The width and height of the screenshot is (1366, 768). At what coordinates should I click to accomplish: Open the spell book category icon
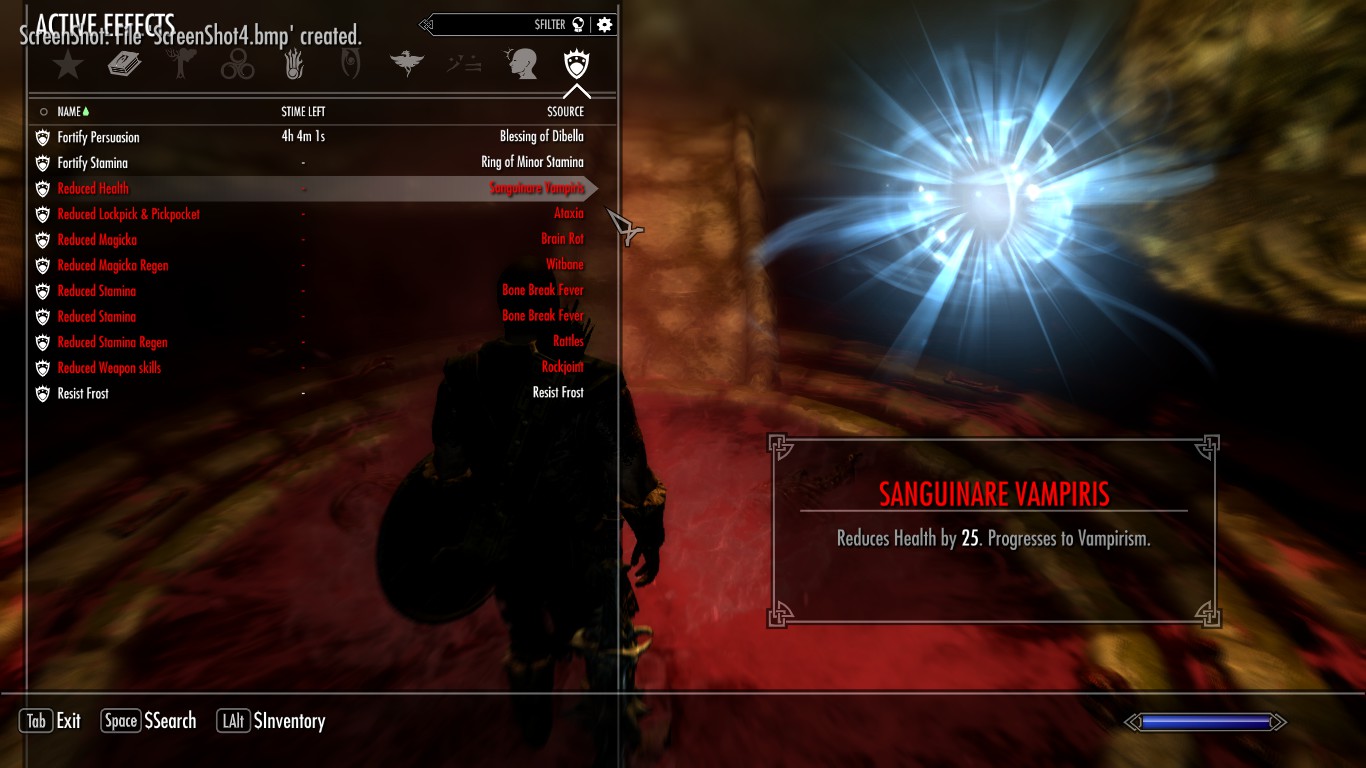point(125,63)
